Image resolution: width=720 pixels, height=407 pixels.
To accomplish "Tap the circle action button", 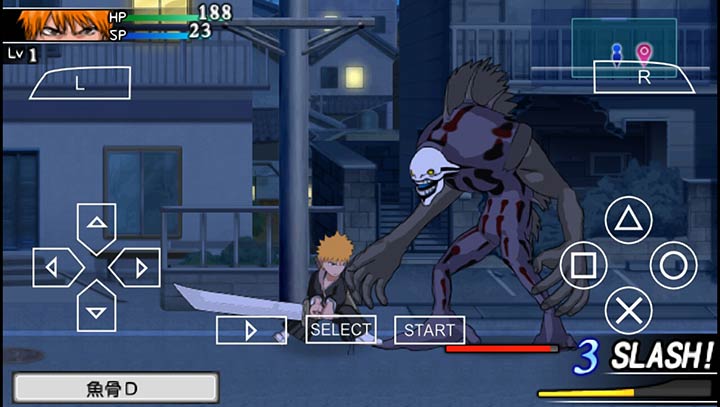I will click(x=673, y=266).
